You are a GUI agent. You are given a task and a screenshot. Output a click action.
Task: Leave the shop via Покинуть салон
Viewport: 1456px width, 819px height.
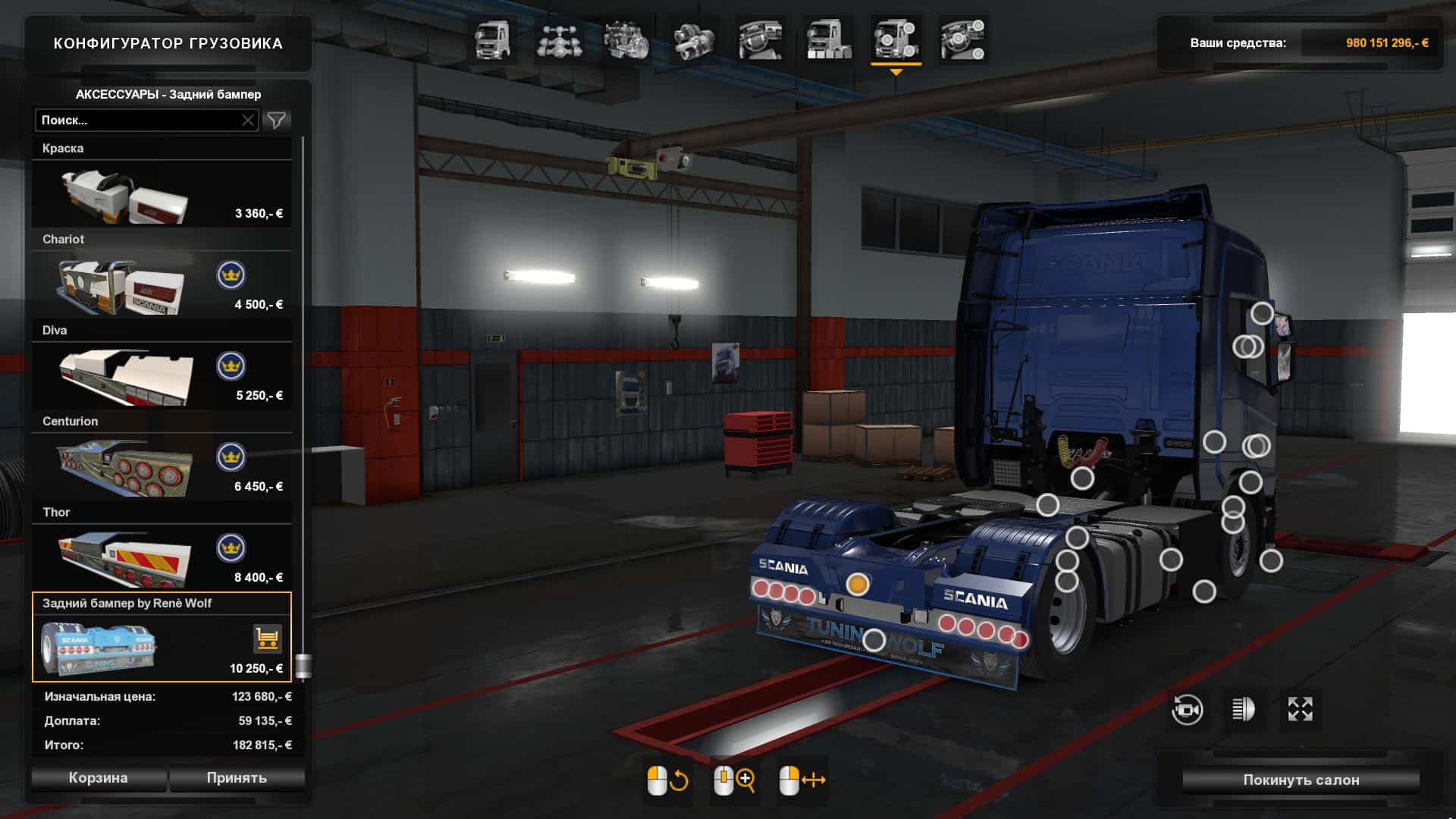[x=1301, y=780]
